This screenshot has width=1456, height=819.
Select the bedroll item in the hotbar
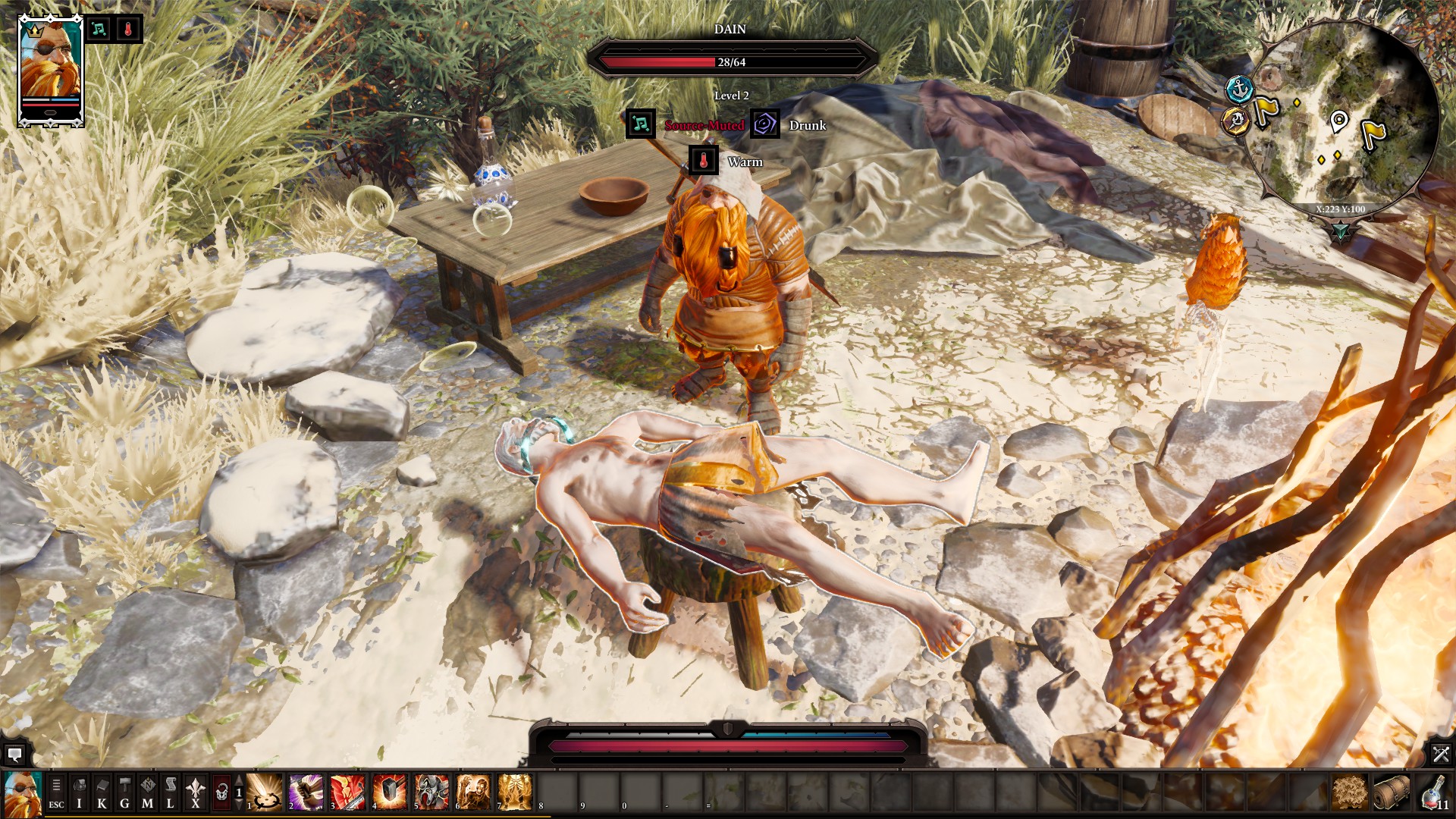tap(1392, 792)
